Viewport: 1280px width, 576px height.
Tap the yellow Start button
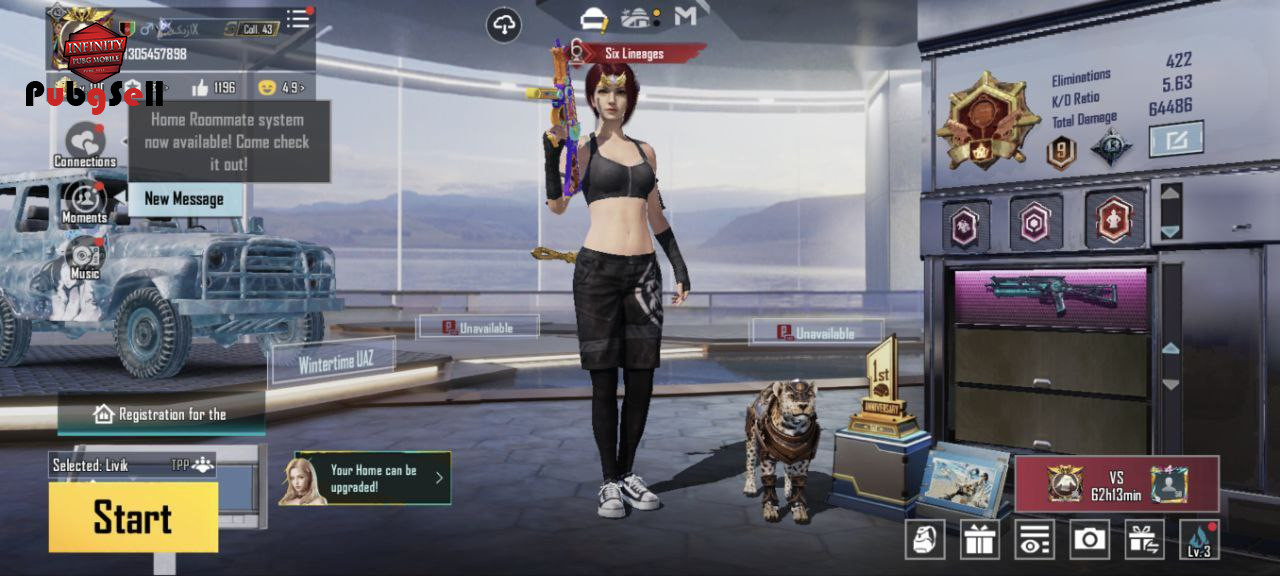pyautogui.click(x=133, y=517)
